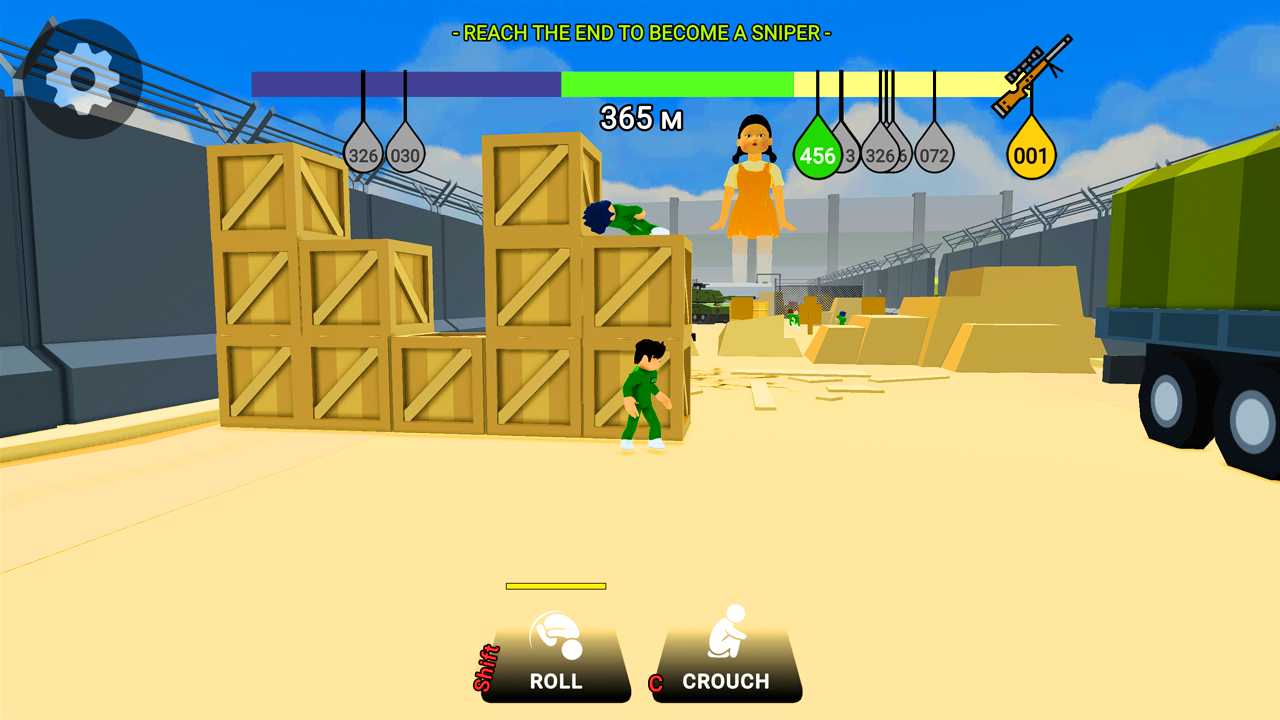Click the gray balloon marker labeled 030
The height and width of the screenshot is (720, 1280).
click(x=405, y=155)
